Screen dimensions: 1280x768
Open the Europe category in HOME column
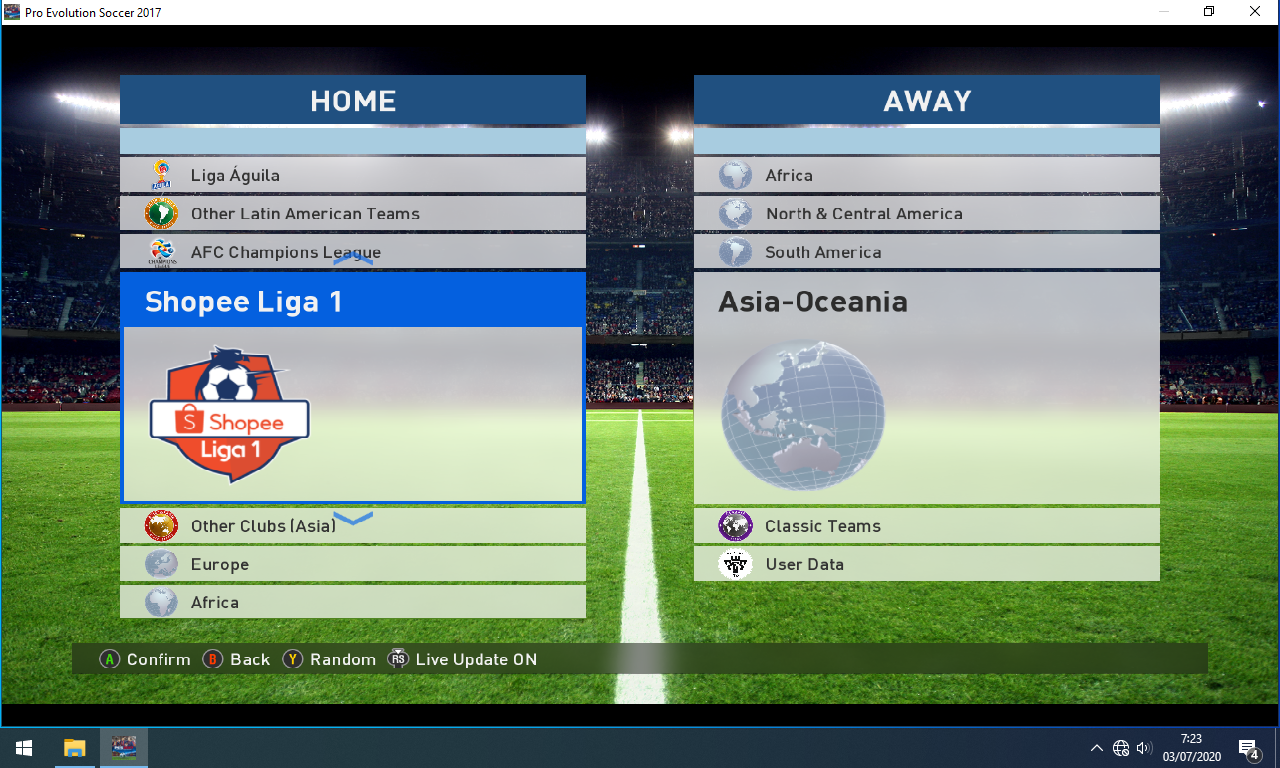(x=352, y=563)
